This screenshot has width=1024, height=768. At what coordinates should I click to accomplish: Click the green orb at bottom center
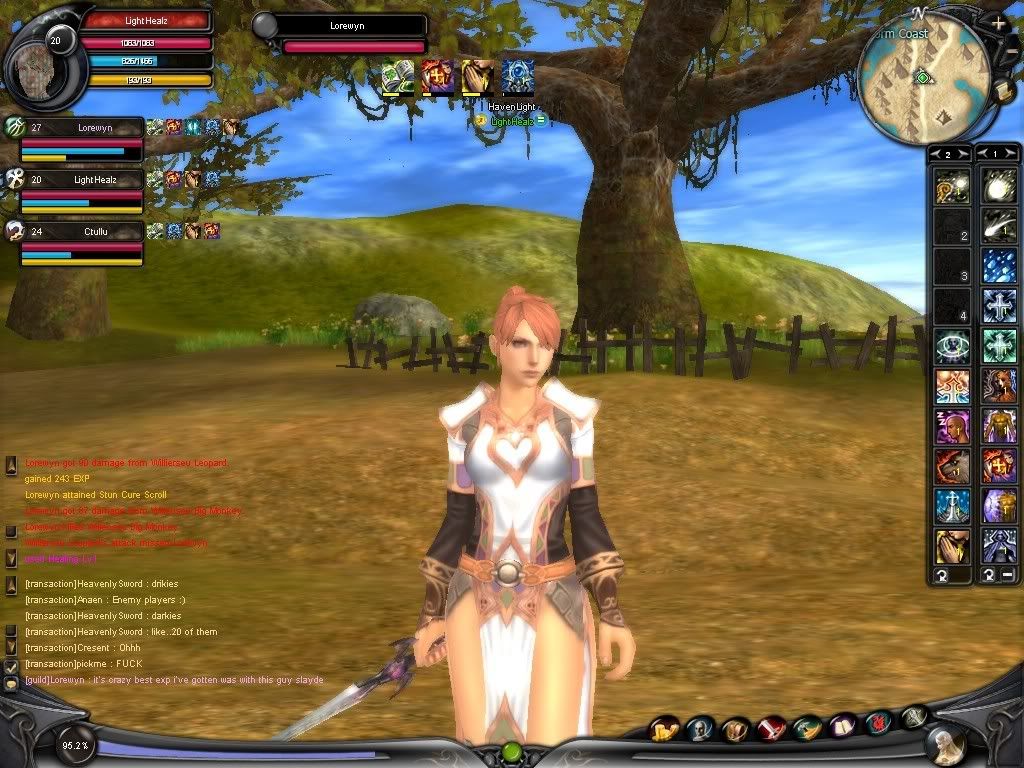[511, 750]
